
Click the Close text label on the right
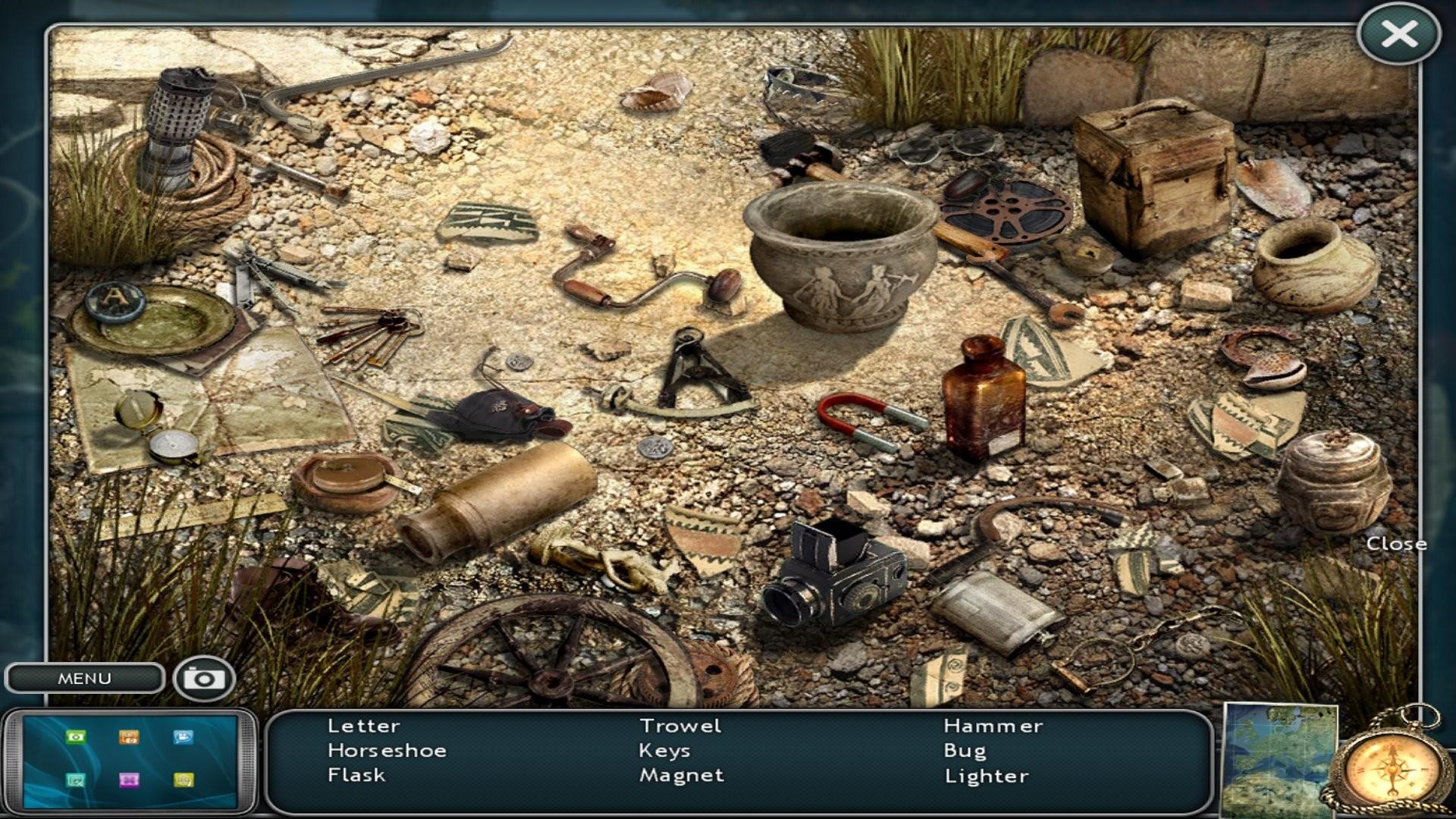point(1398,543)
